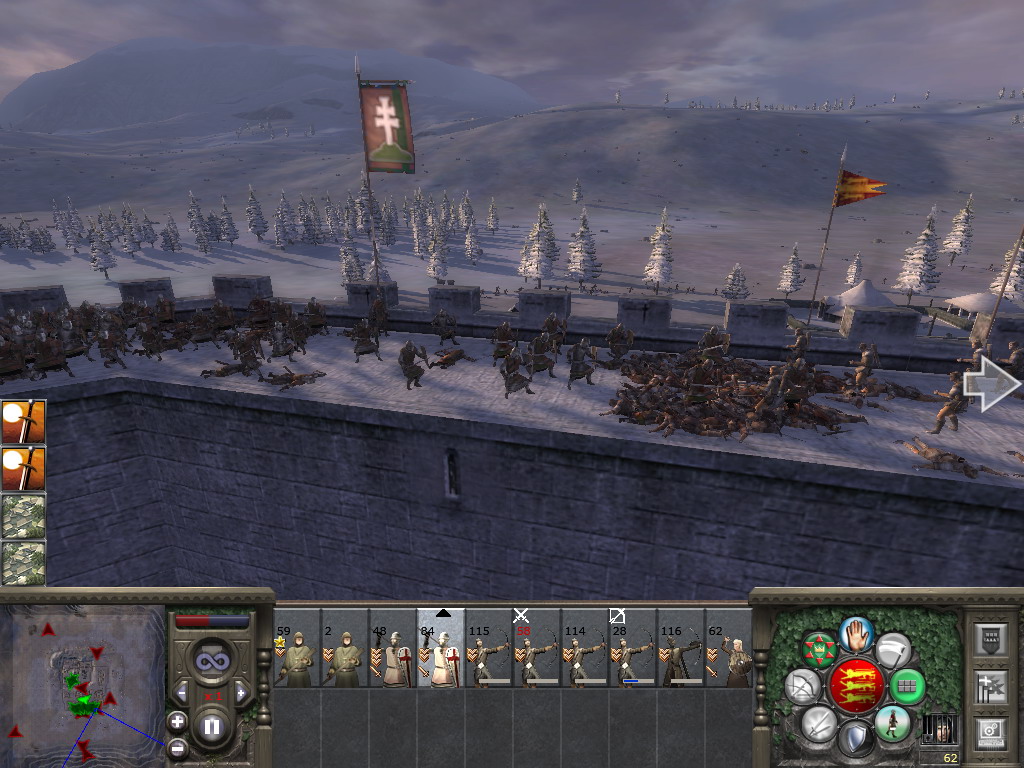The width and height of the screenshot is (1024, 768).
Task: Toggle the bow fire-at-will button
Action: [x=802, y=686]
